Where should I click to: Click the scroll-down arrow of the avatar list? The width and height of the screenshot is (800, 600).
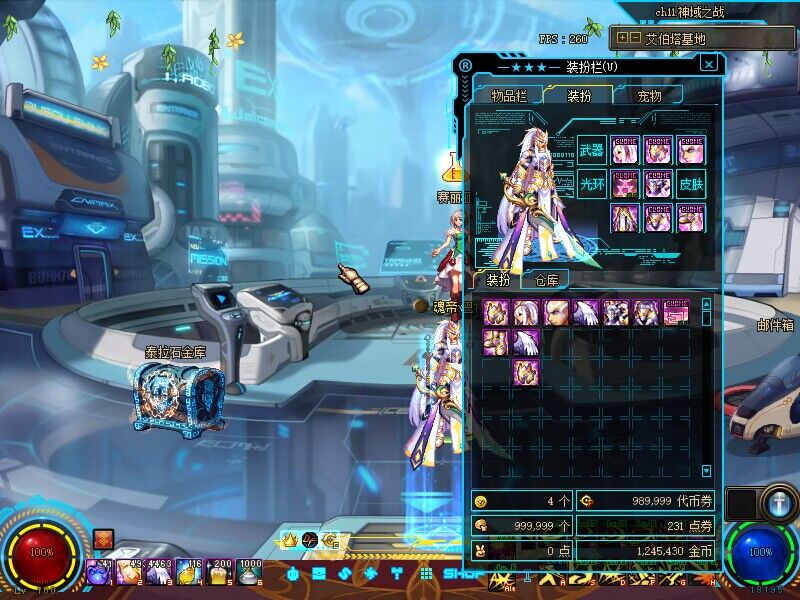[x=706, y=470]
